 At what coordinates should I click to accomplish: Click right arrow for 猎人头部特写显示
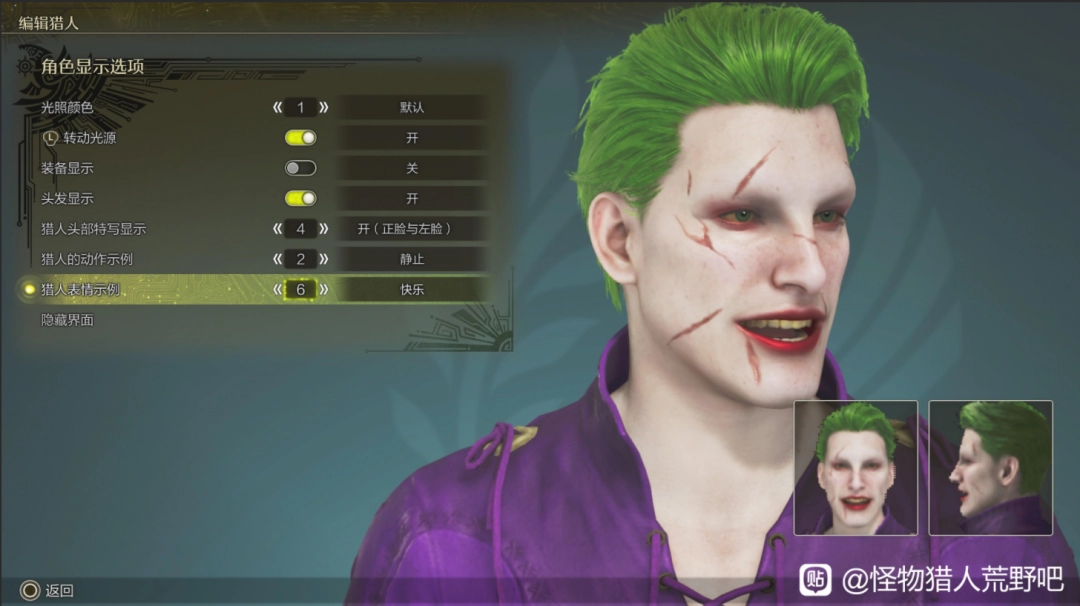tap(324, 229)
